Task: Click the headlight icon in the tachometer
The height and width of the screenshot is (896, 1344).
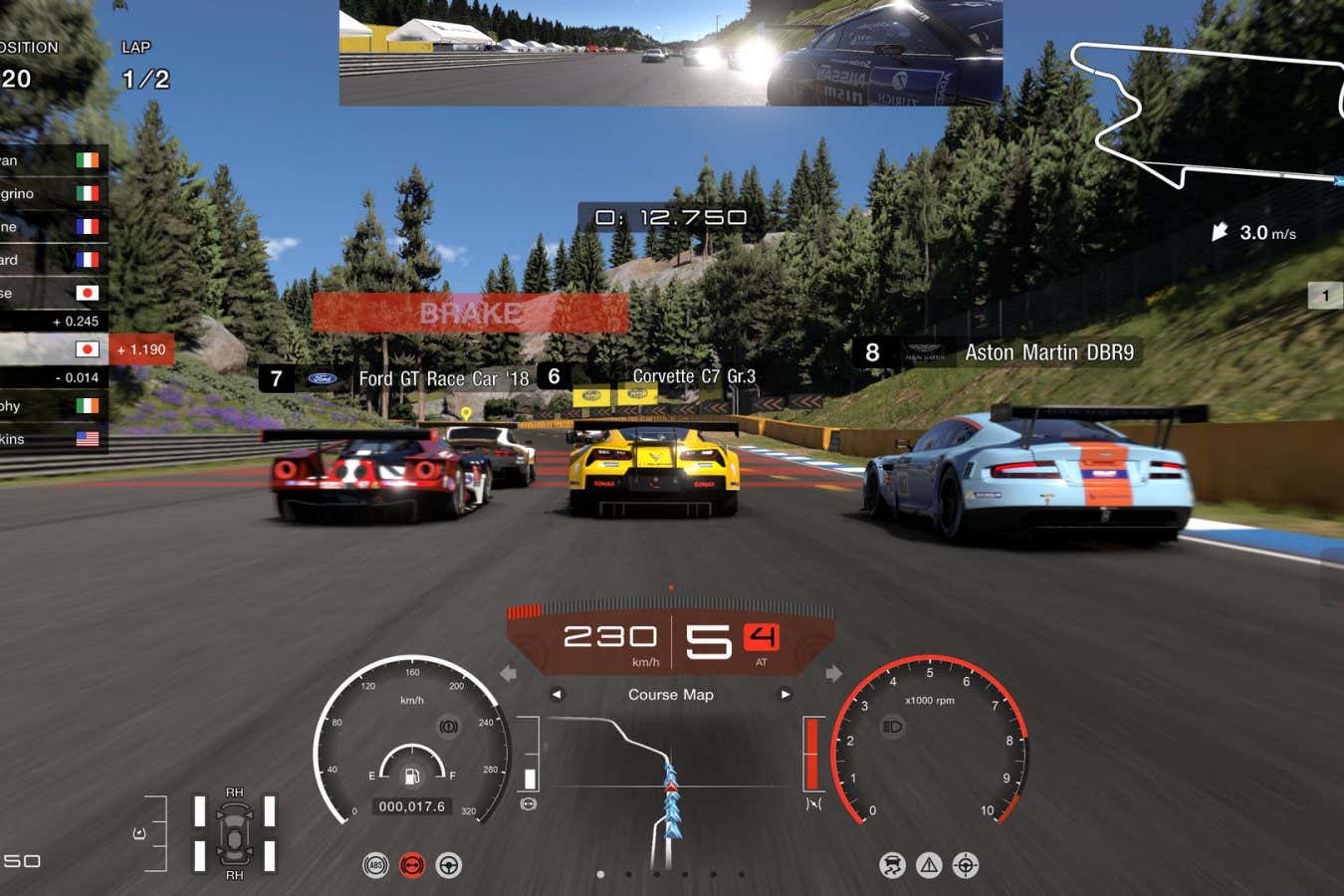Action: (892, 727)
